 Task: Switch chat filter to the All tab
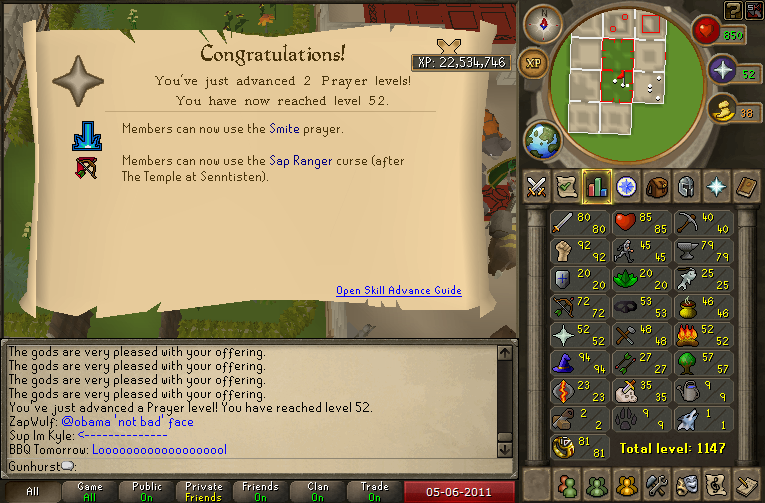coord(32,491)
